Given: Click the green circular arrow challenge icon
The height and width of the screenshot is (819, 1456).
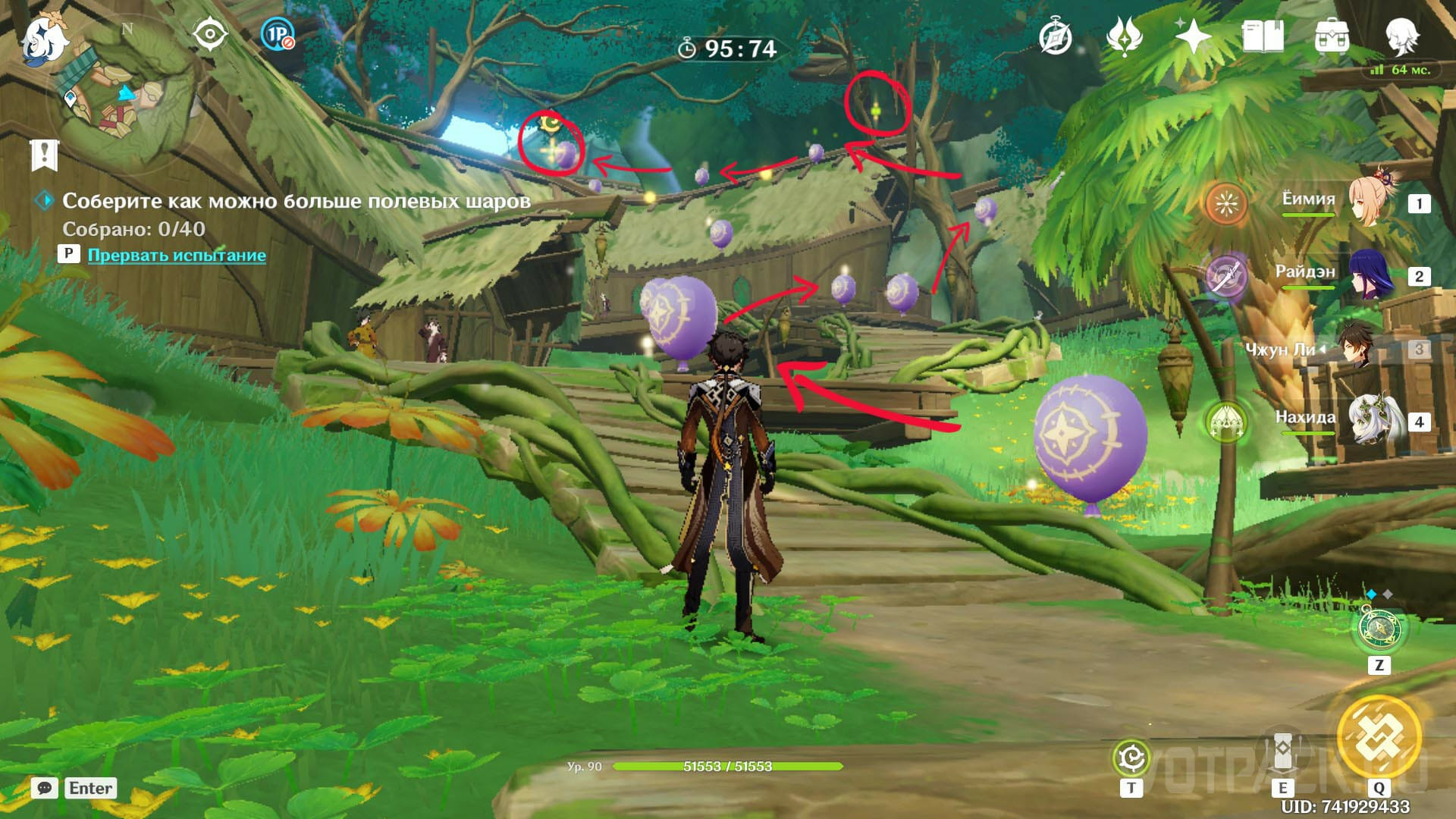Looking at the screenshot, I should click(x=1131, y=758).
